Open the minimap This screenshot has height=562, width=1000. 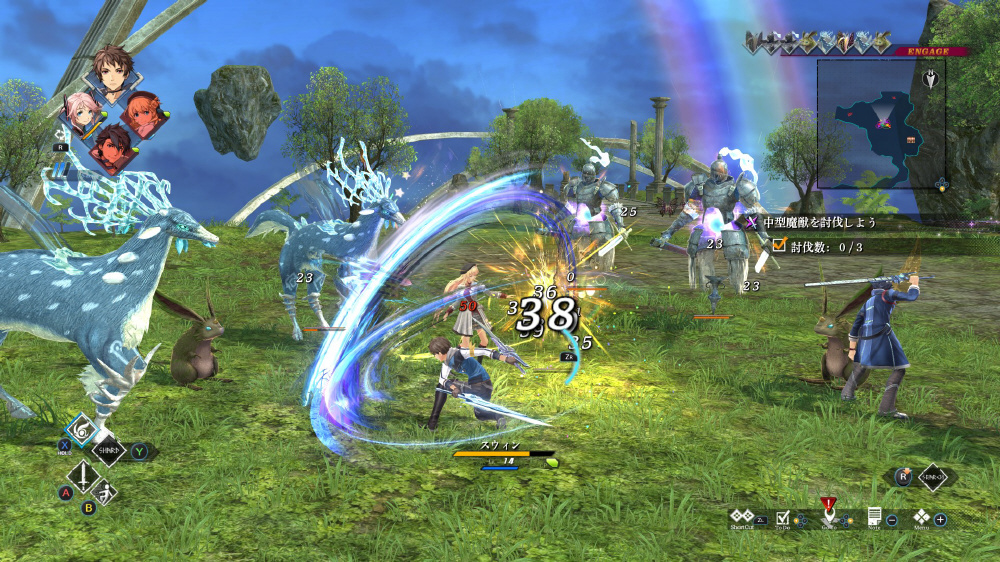[880, 123]
